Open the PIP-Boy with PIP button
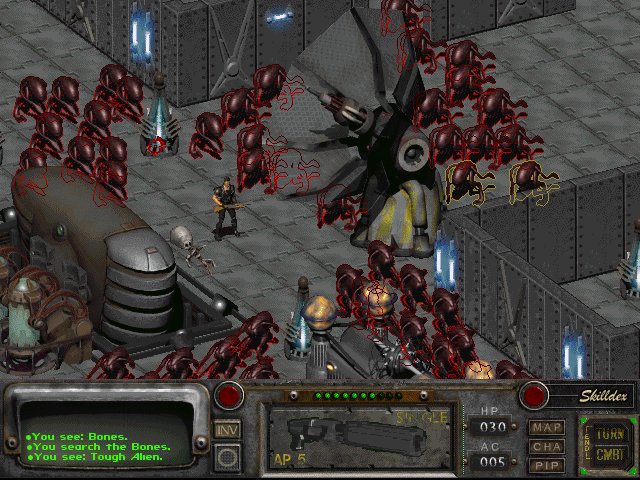Screen dimensions: 640x480 pos(546,464)
